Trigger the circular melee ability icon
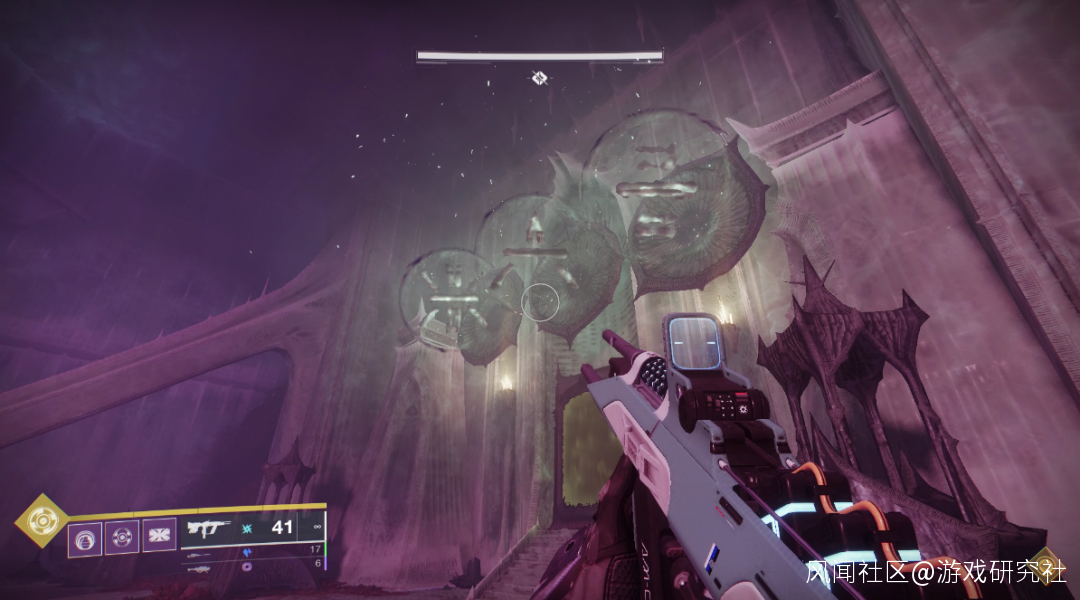The width and height of the screenshot is (1080, 600). (x=122, y=537)
